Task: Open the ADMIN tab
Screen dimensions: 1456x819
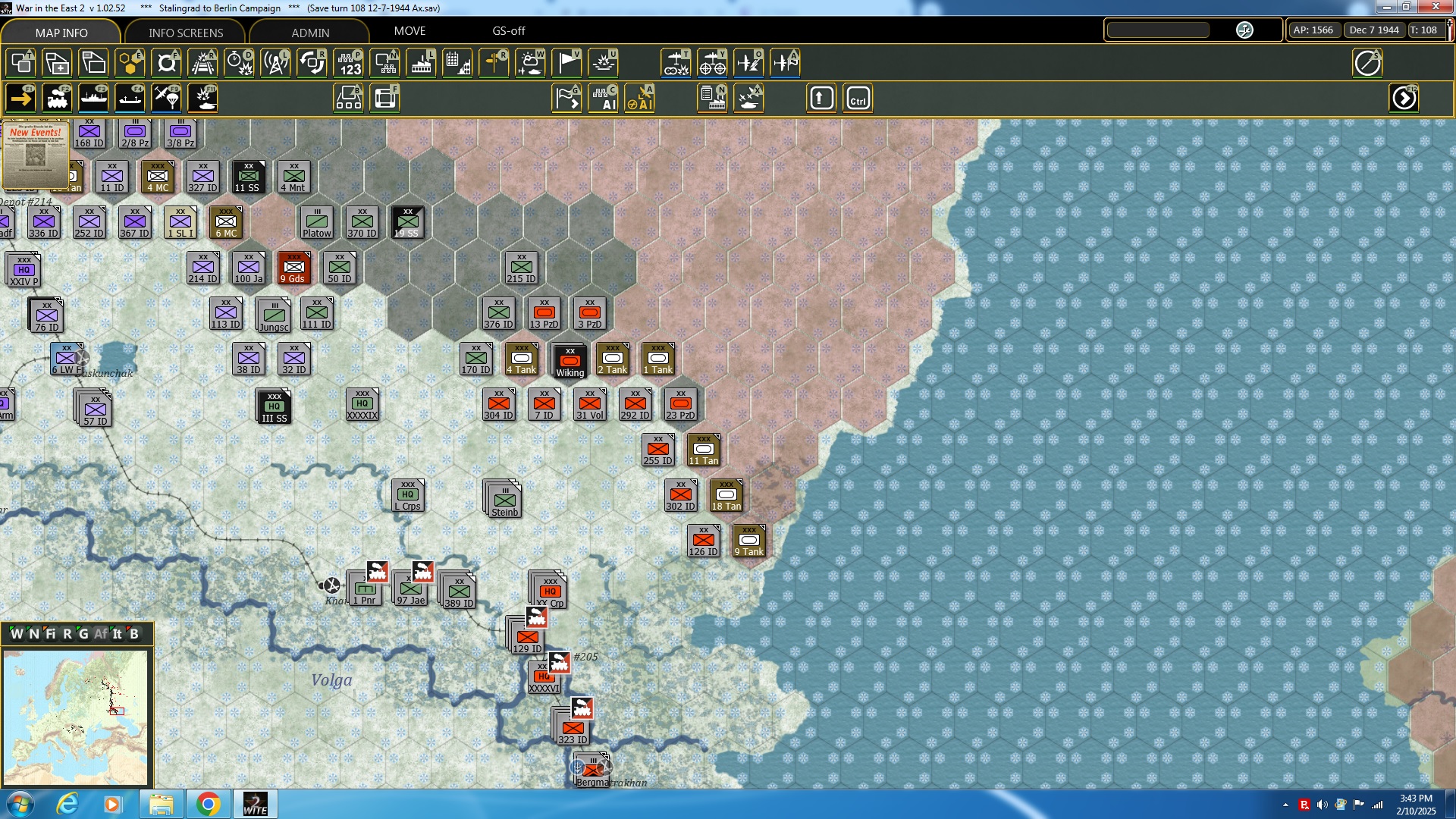Action: 311,33
